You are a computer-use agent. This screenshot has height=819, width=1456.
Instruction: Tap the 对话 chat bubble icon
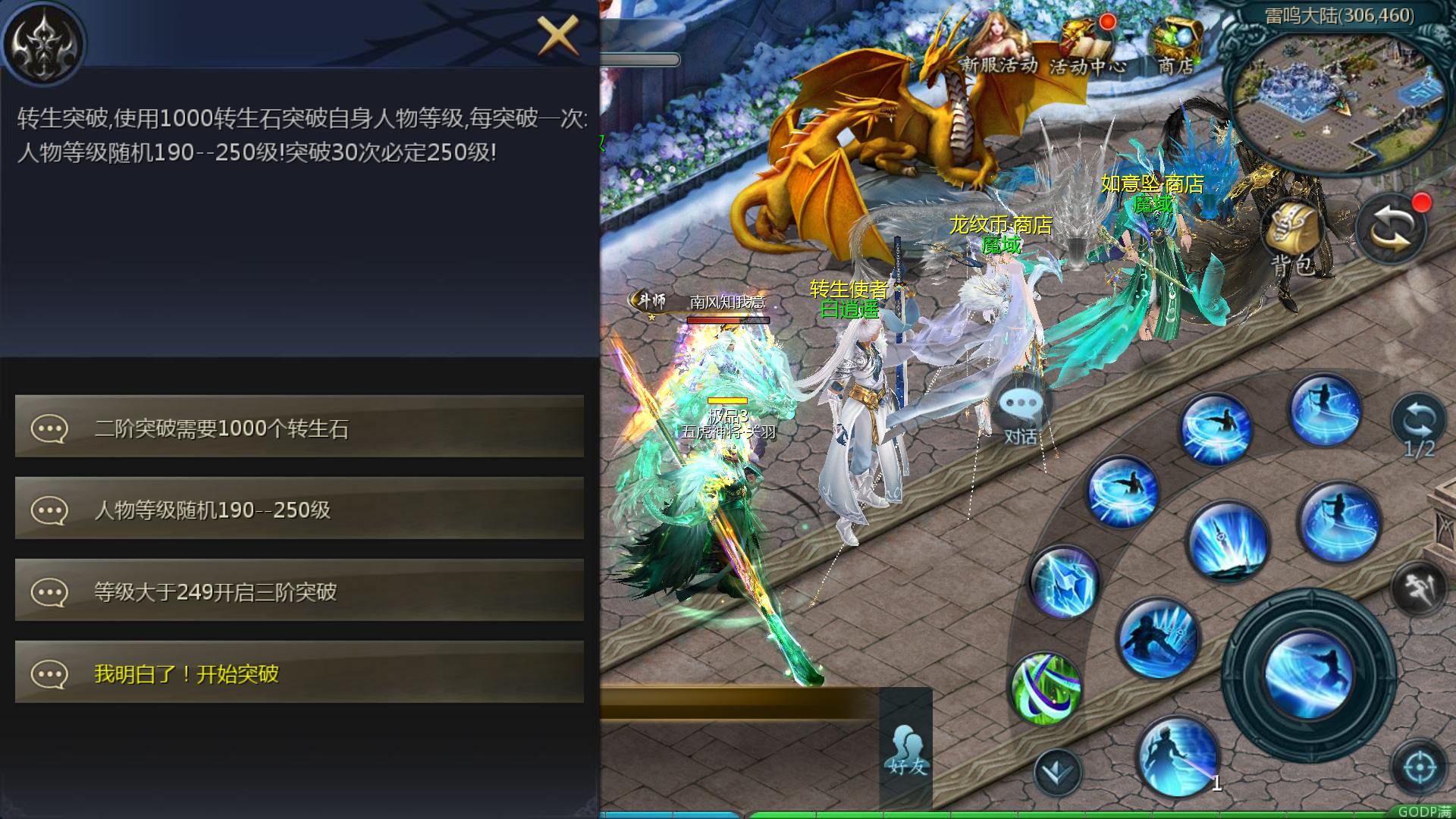(x=1018, y=409)
